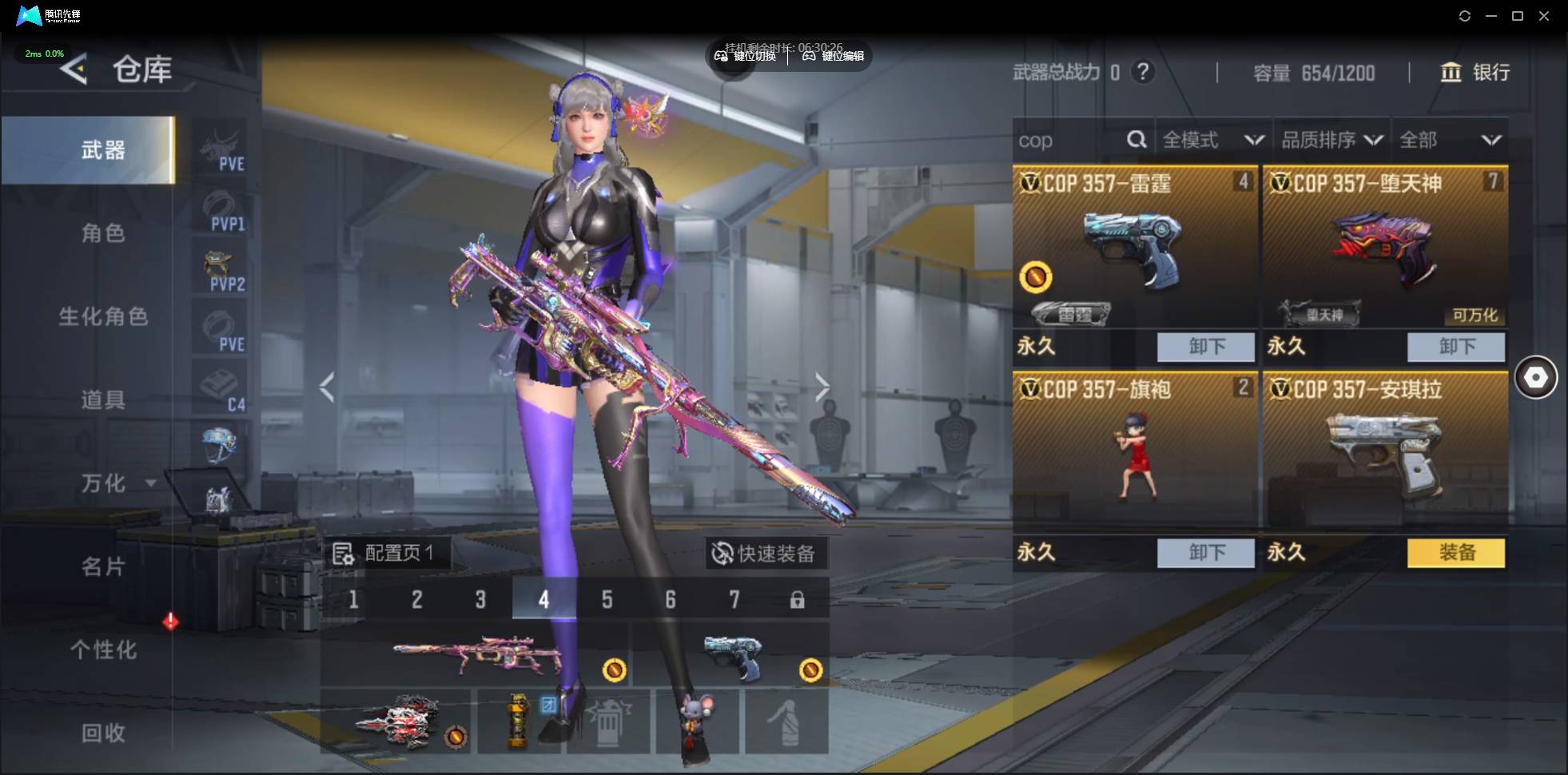
Task: Open the 银行 bank
Action: point(1474,73)
